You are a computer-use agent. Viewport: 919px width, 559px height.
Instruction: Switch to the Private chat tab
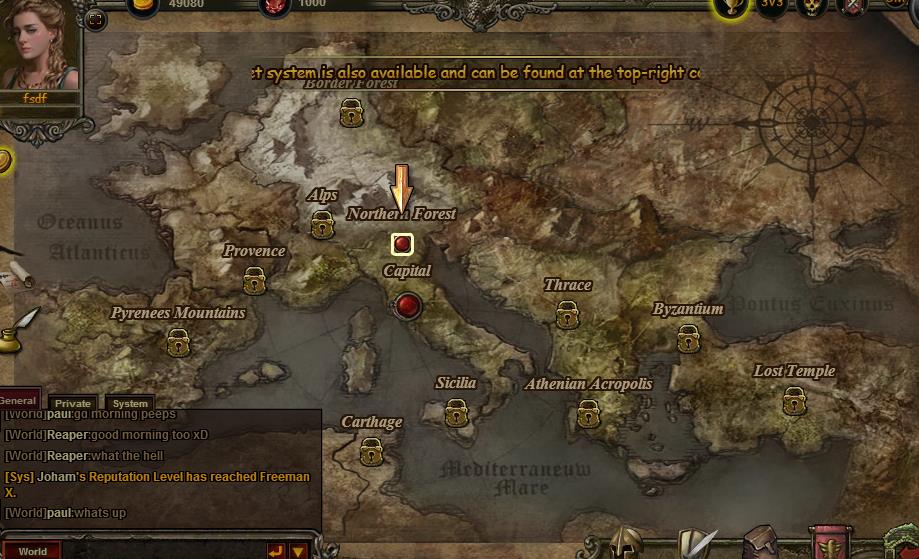73,403
